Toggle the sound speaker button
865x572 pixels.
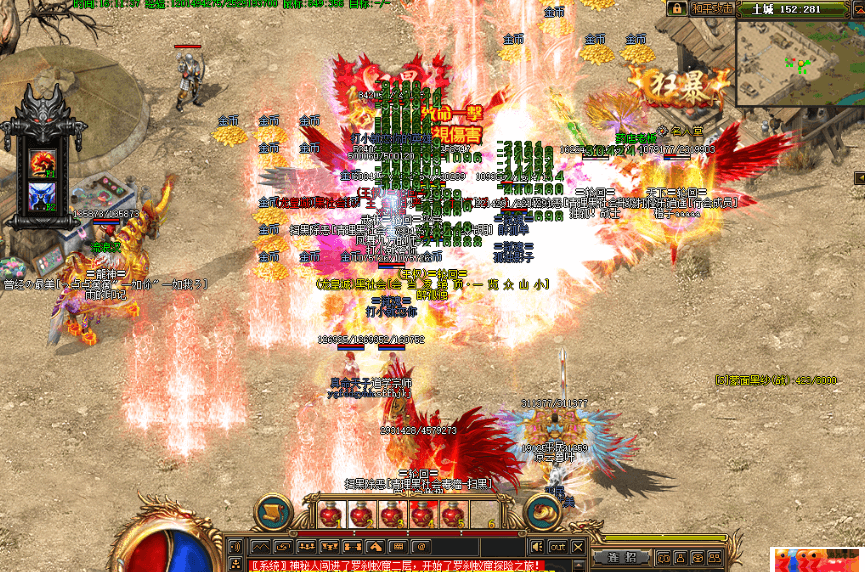(x=536, y=547)
